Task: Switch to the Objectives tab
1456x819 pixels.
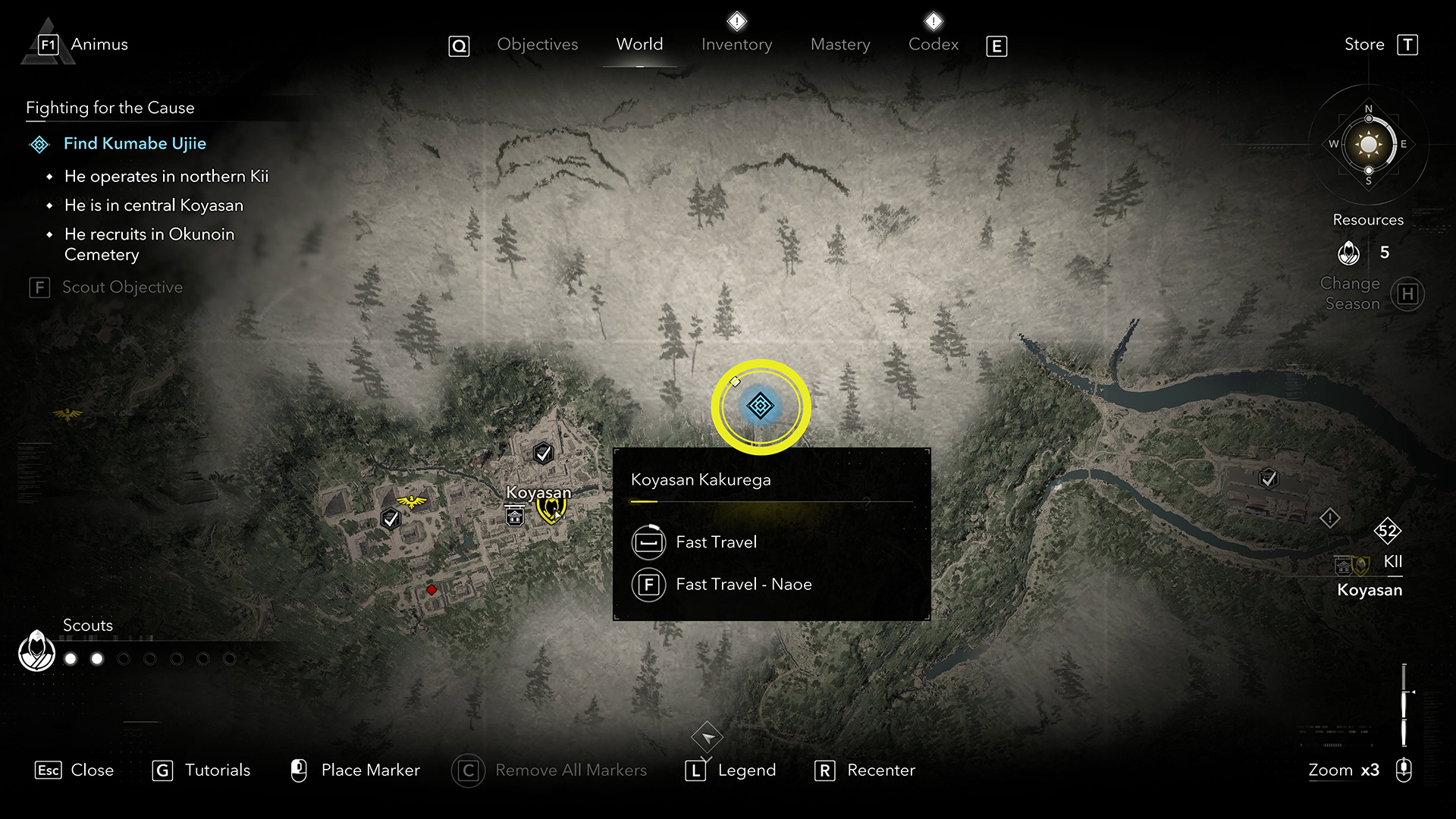Action: tap(537, 45)
